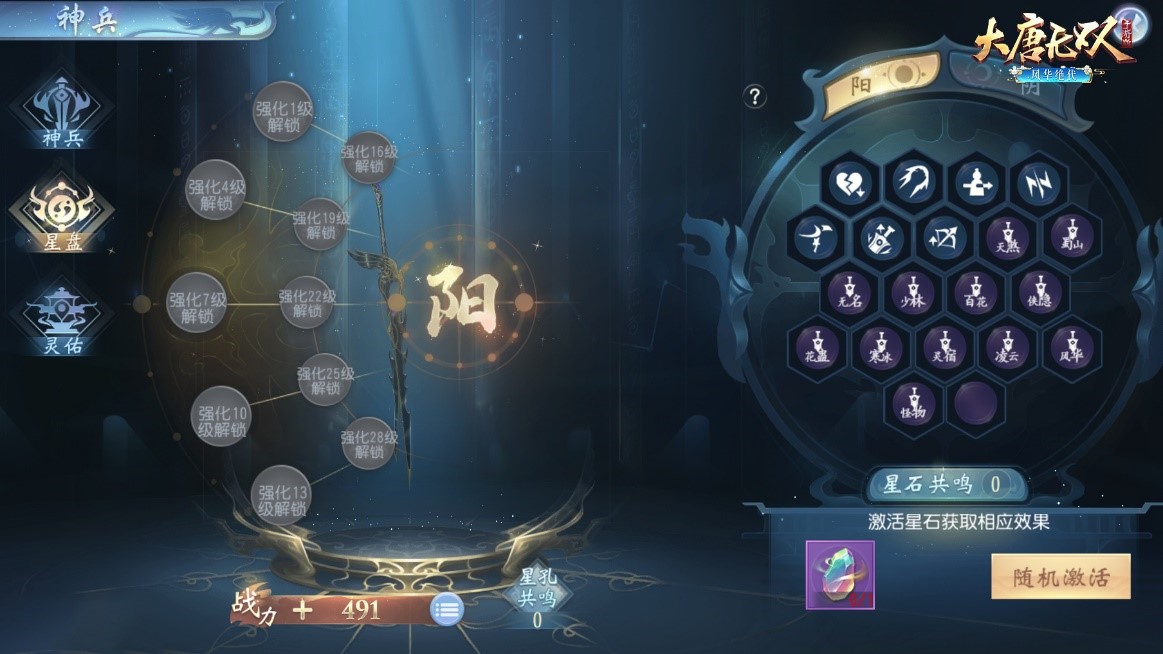
Task: Open the combat power details list button
Action: [x=447, y=608]
